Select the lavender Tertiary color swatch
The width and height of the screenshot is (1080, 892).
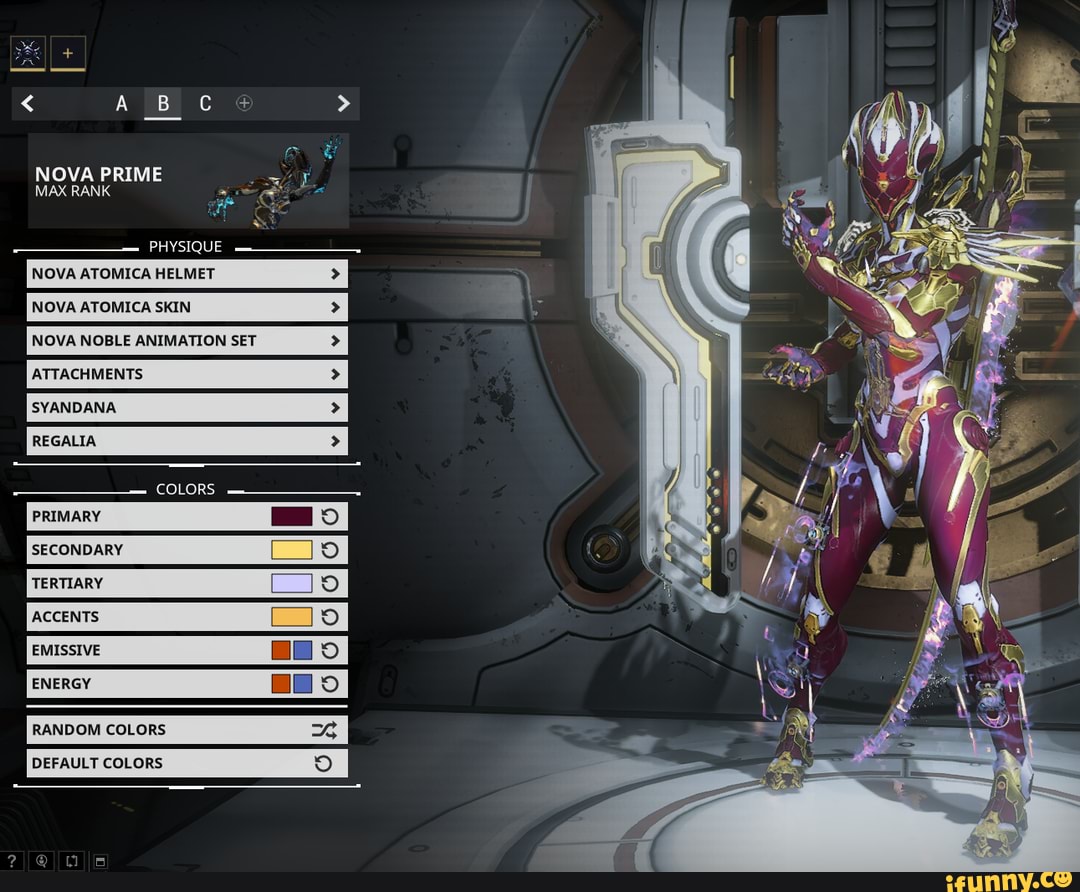coord(291,584)
